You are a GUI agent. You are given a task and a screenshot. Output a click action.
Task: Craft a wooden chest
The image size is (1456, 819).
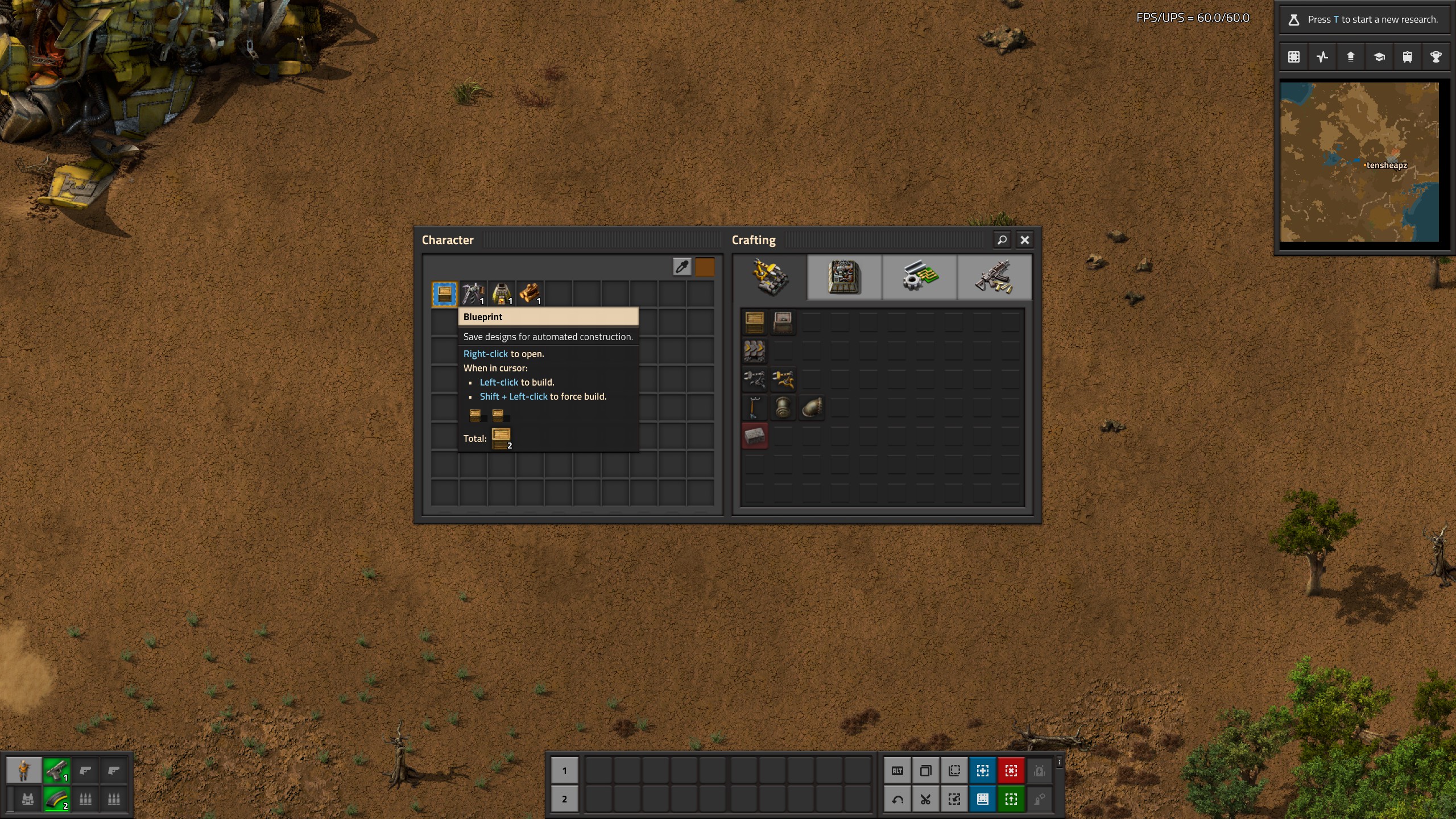coord(755,322)
